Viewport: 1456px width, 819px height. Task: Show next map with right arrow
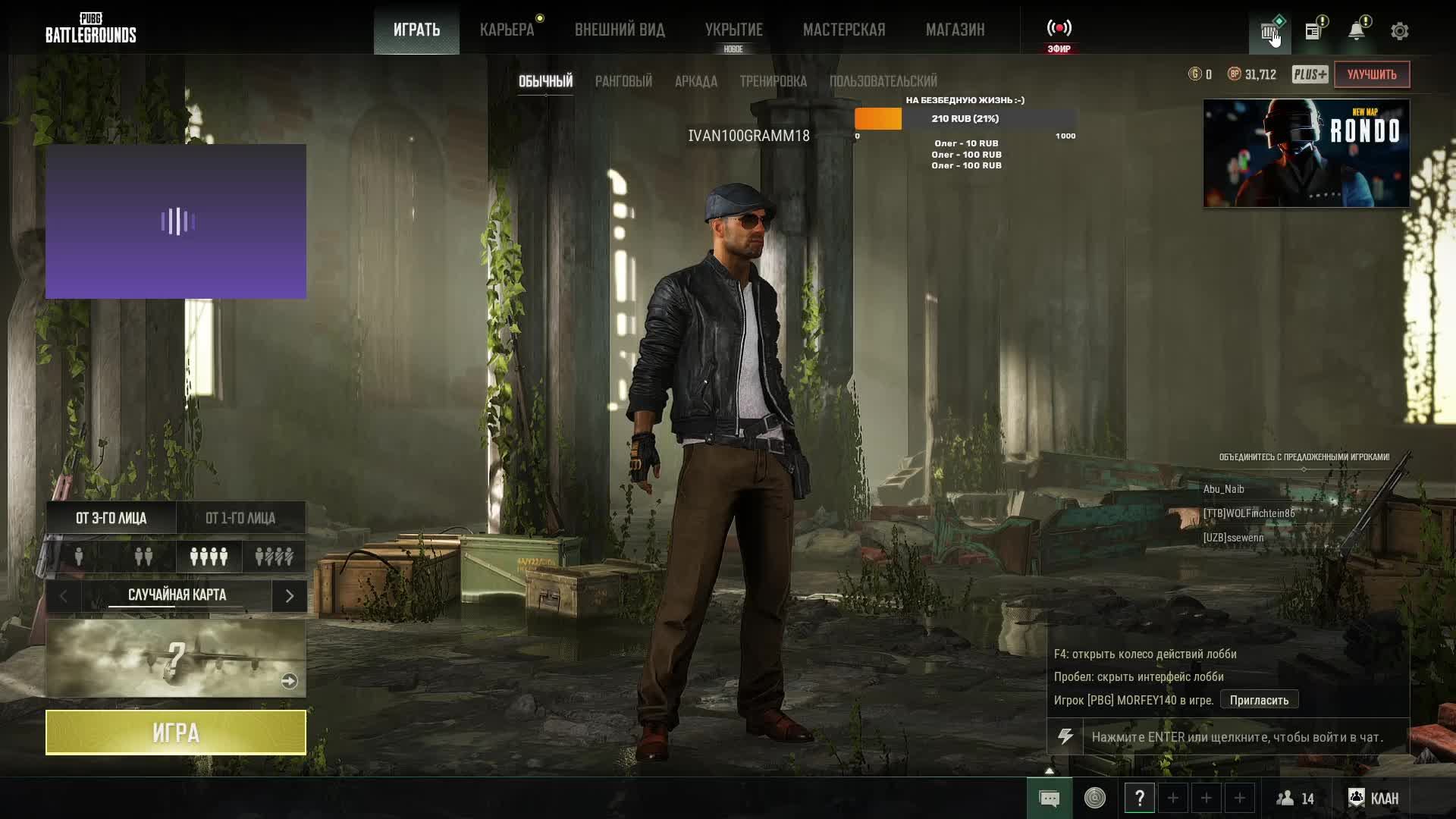(x=289, y=596)
